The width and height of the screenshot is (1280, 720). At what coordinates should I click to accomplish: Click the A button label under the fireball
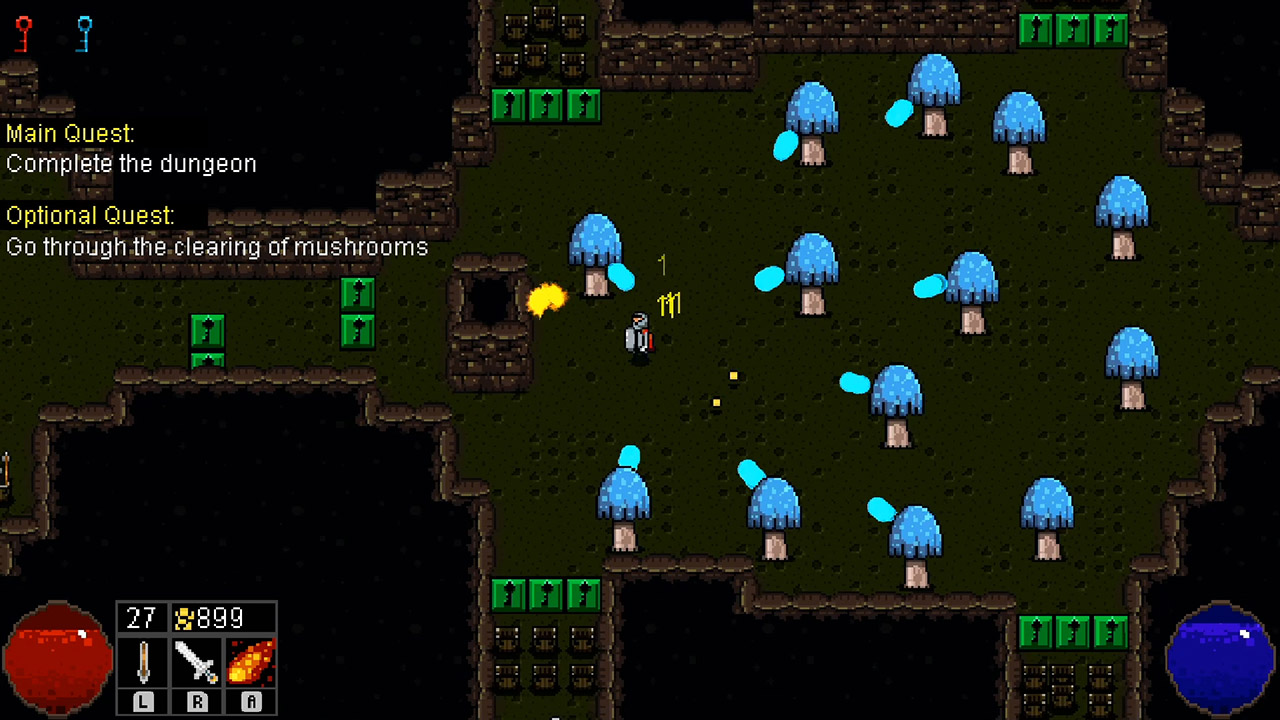[250, 702]
